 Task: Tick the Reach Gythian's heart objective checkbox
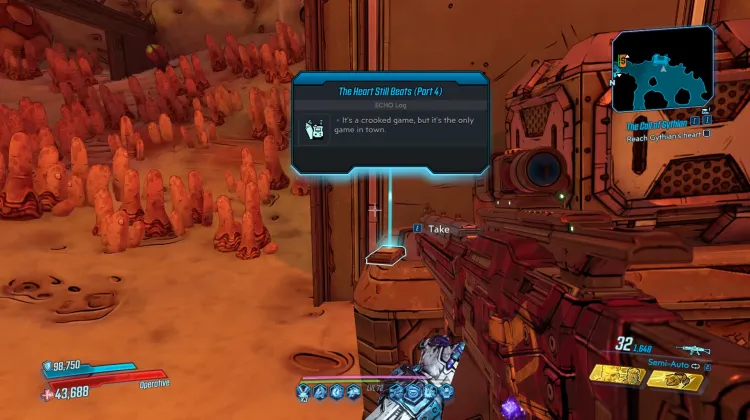707,135
